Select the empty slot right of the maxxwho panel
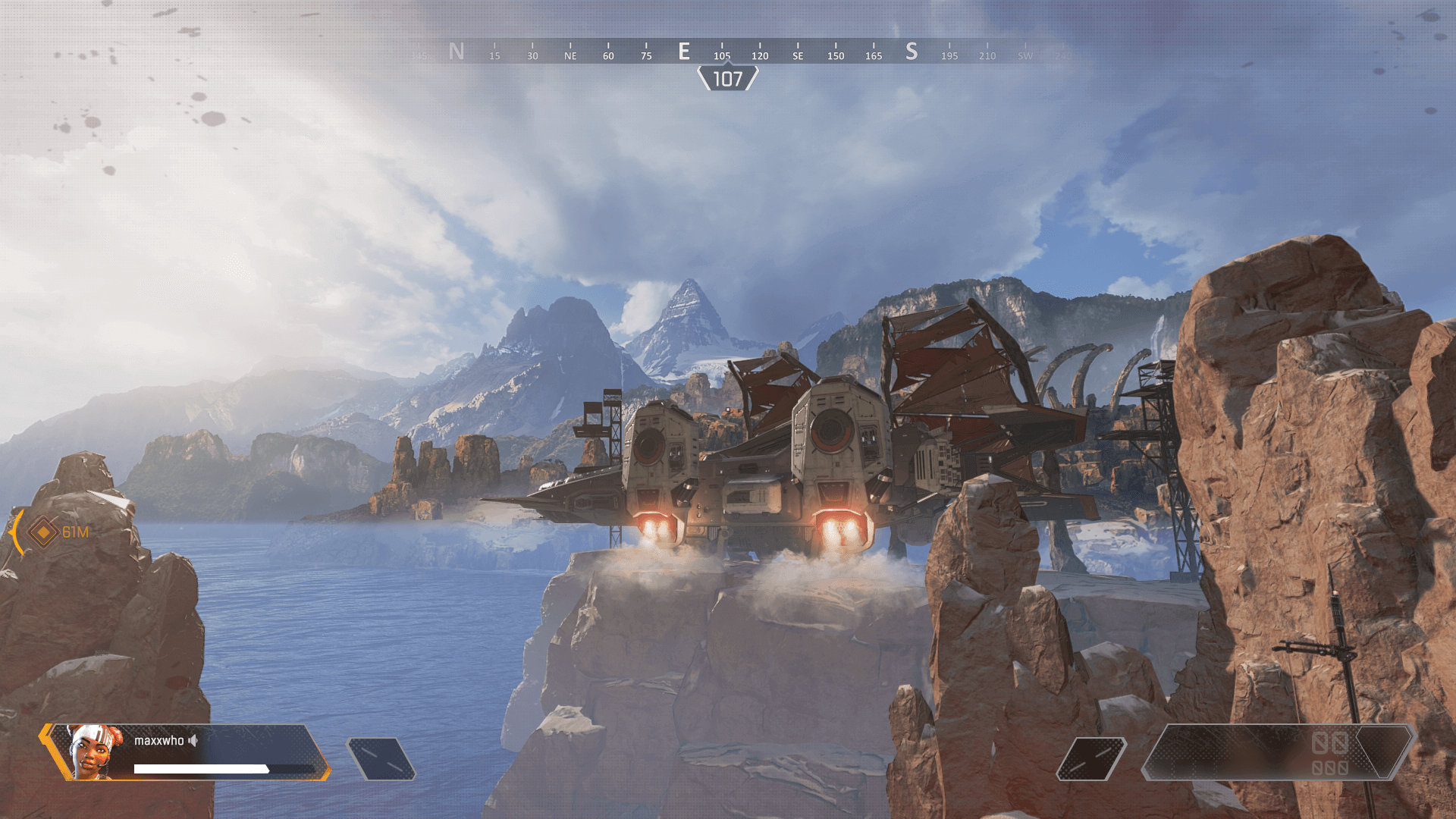This screenshot has width=1456, height=819. point(381,759)
